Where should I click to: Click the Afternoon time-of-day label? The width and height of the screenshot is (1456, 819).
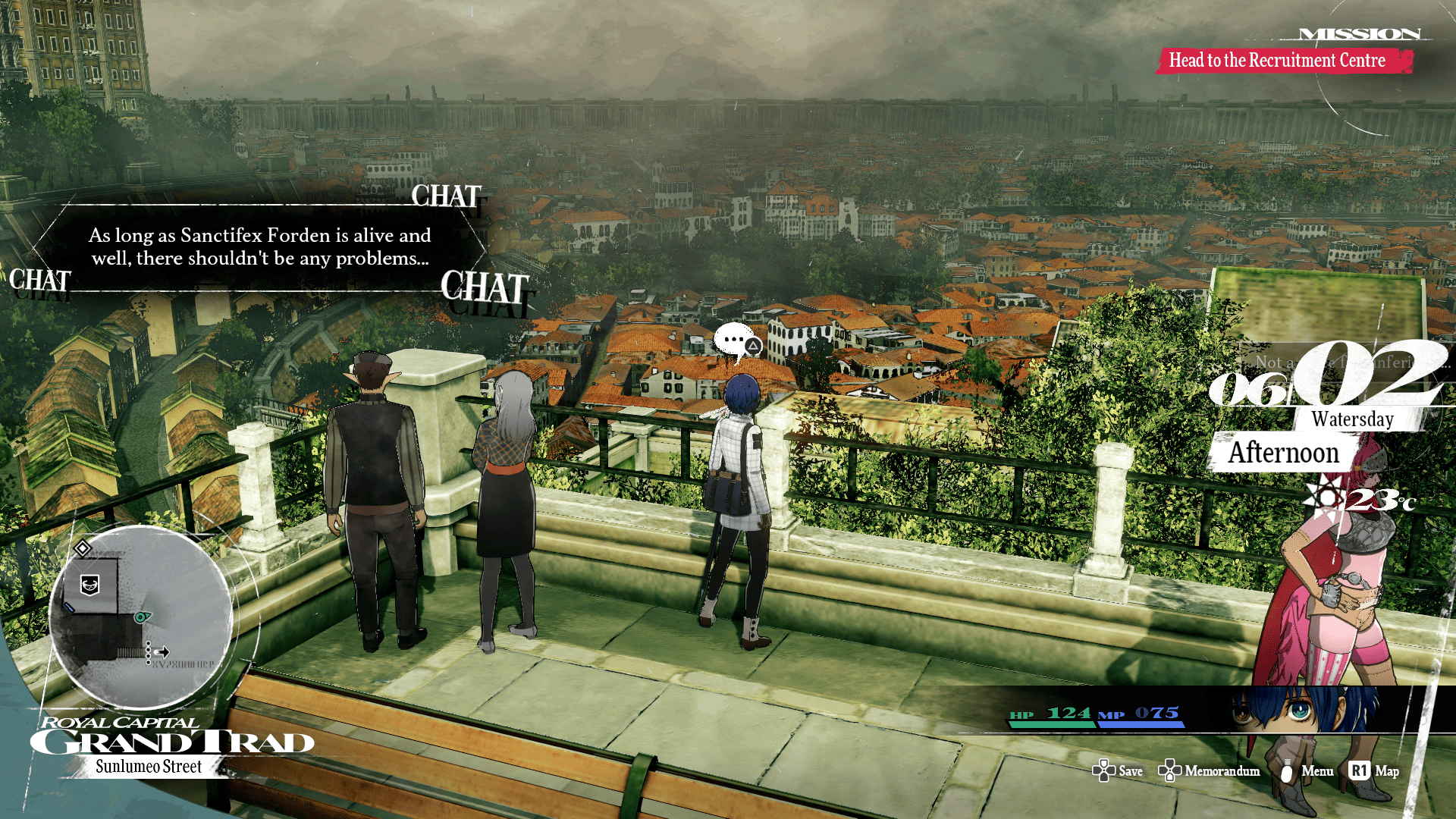pos(1283,453)
